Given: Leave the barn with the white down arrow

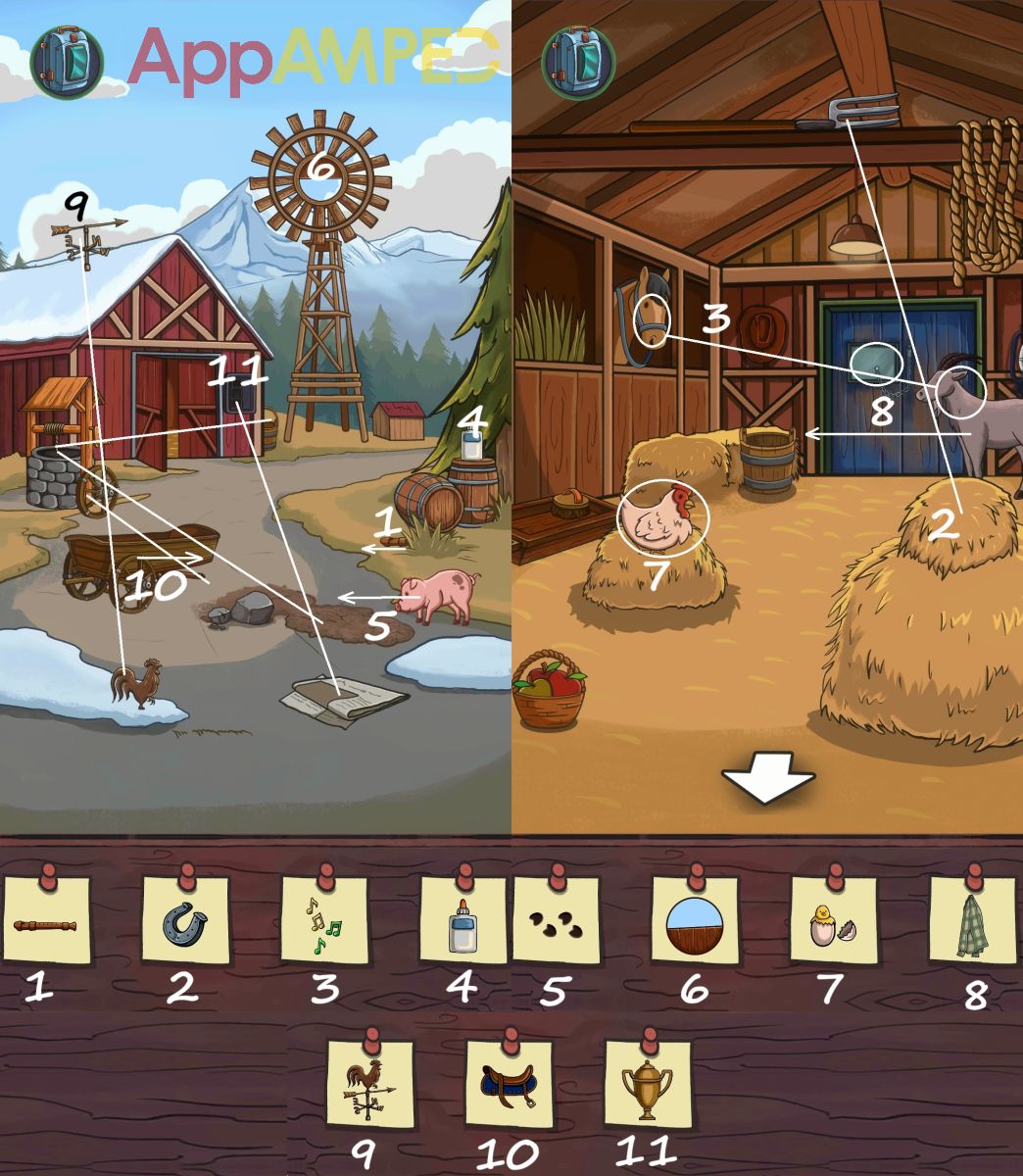Looking at the screenshot, I should [x=768, y=781].
